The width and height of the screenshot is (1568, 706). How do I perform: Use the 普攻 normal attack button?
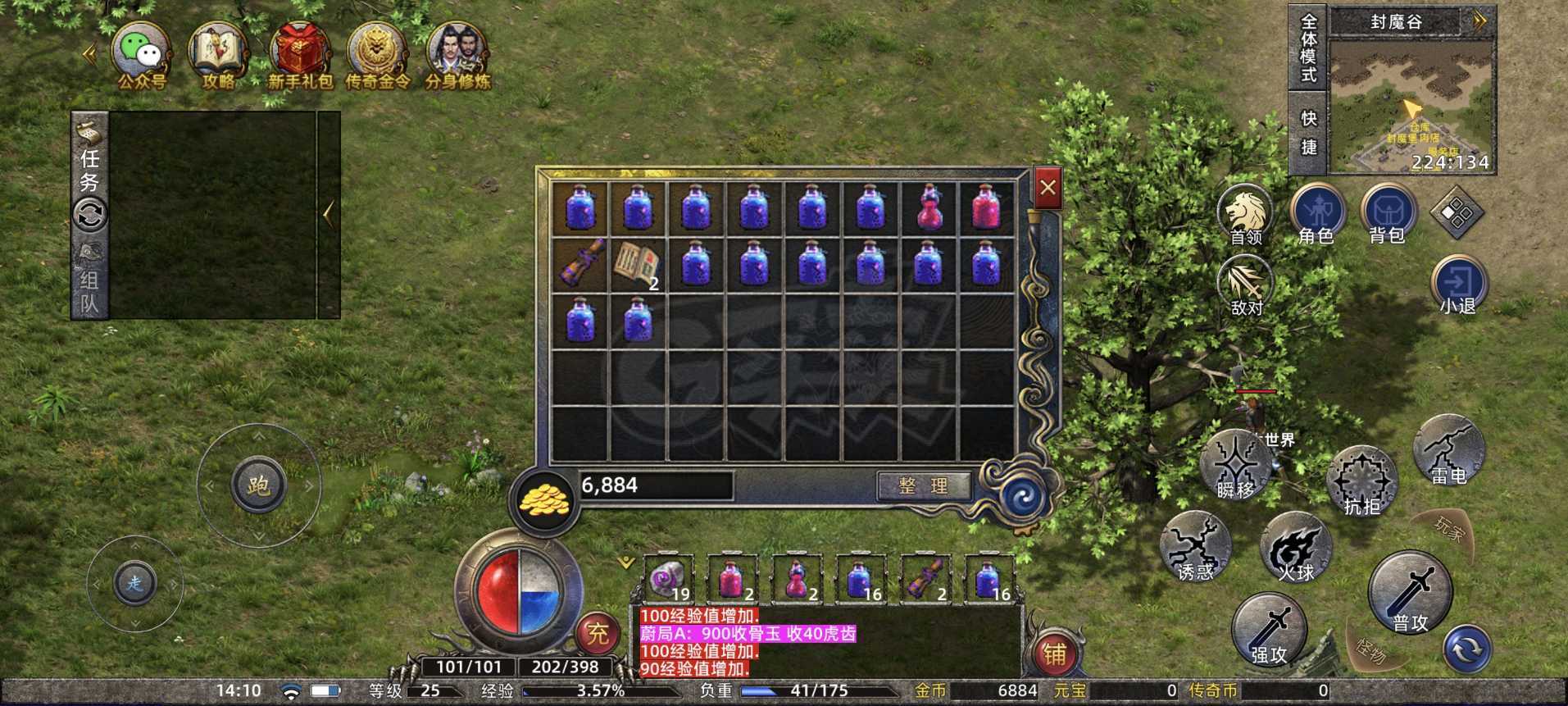[x=1410, y=592]
